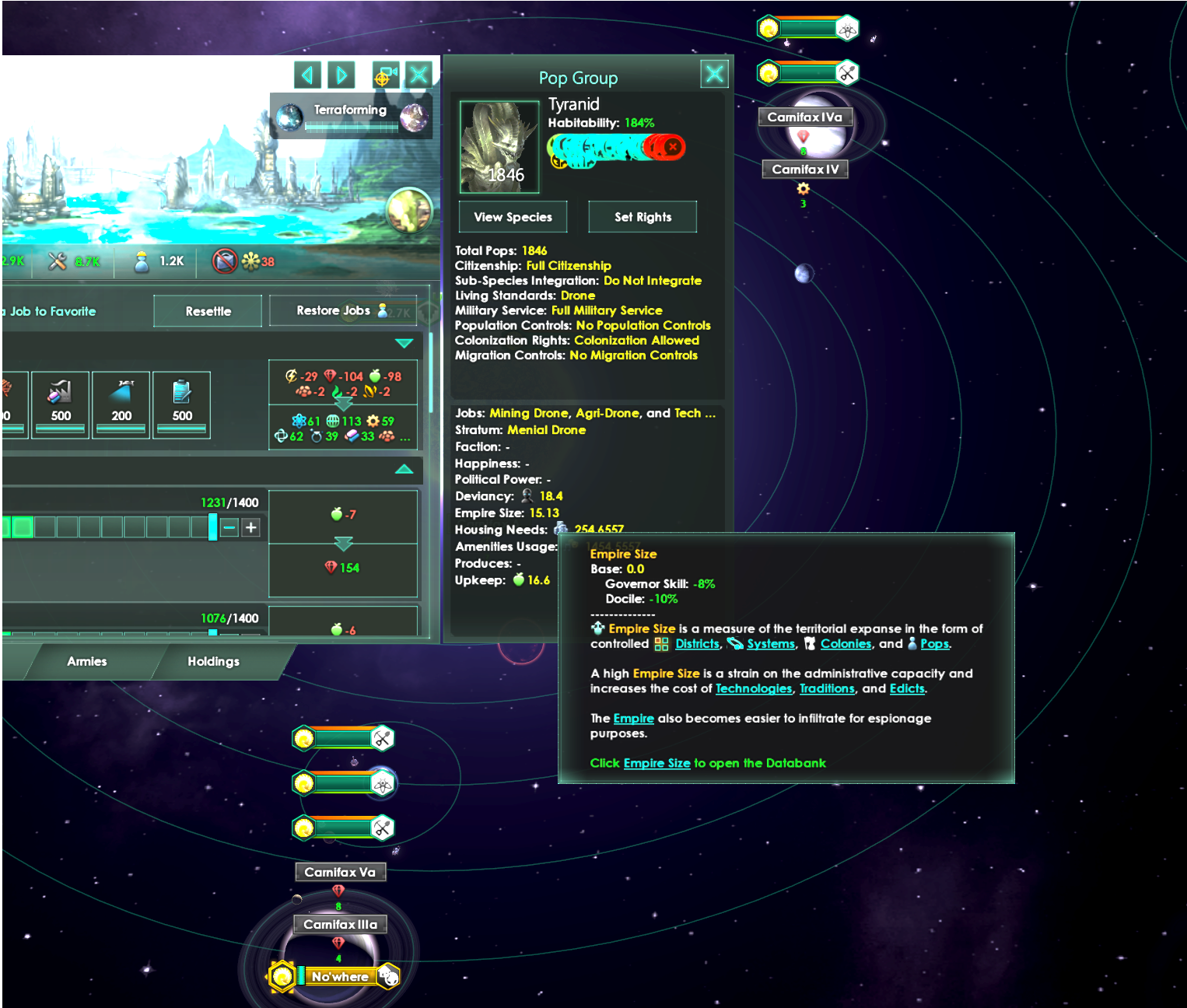This screenshot has height=1008, width=1187.
Task: Click the left arrow to view previous planet
Action: click(x=306, y=75)
